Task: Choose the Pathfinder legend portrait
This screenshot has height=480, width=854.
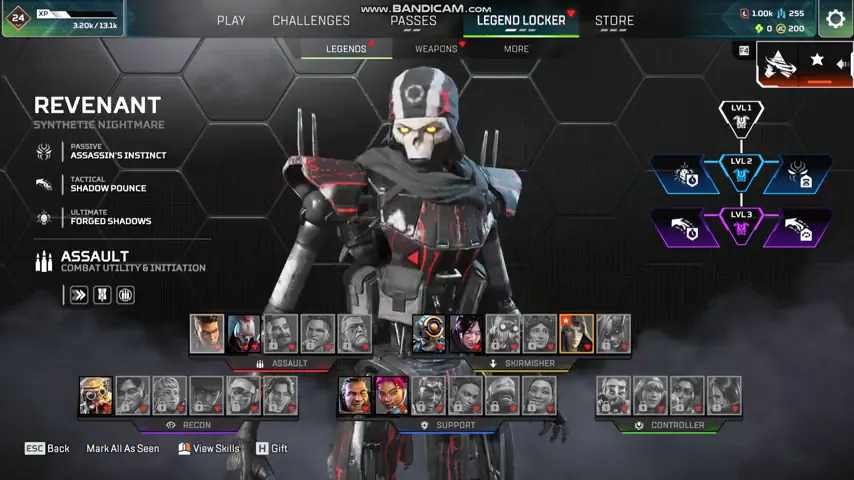Action: click(429, 334)
